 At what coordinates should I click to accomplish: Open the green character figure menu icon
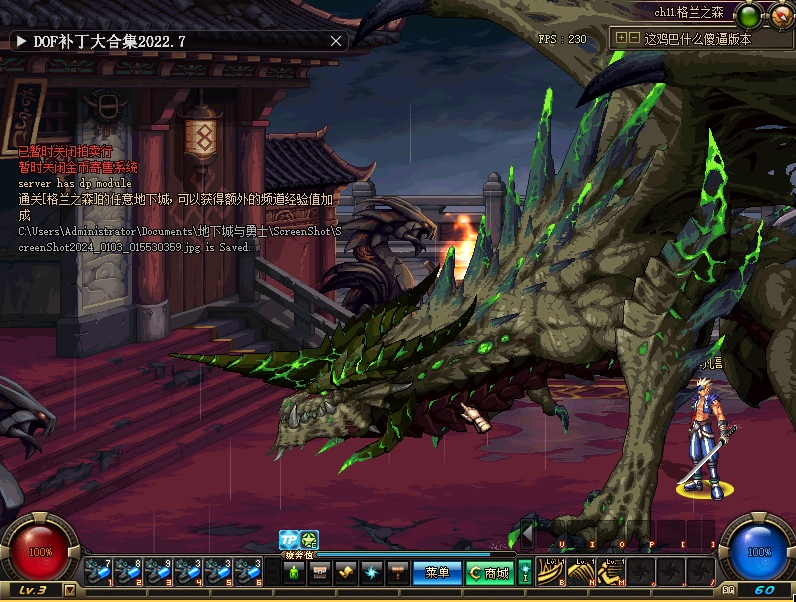[293, 573]
